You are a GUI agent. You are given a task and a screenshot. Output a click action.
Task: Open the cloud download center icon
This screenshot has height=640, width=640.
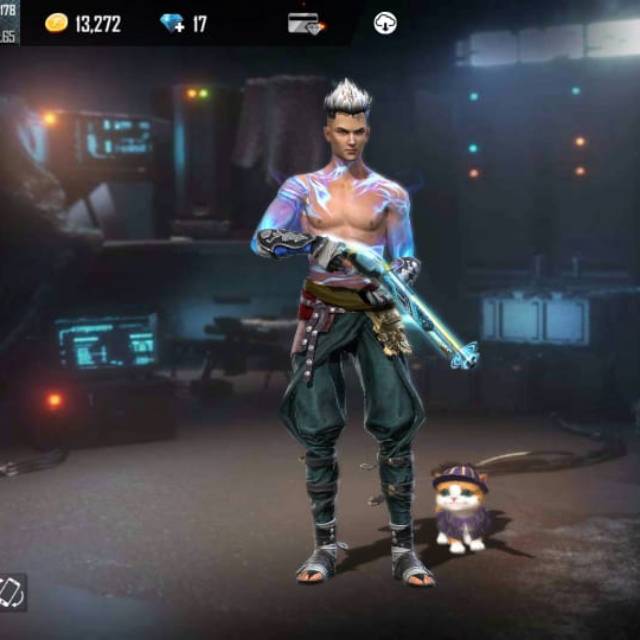385,23
